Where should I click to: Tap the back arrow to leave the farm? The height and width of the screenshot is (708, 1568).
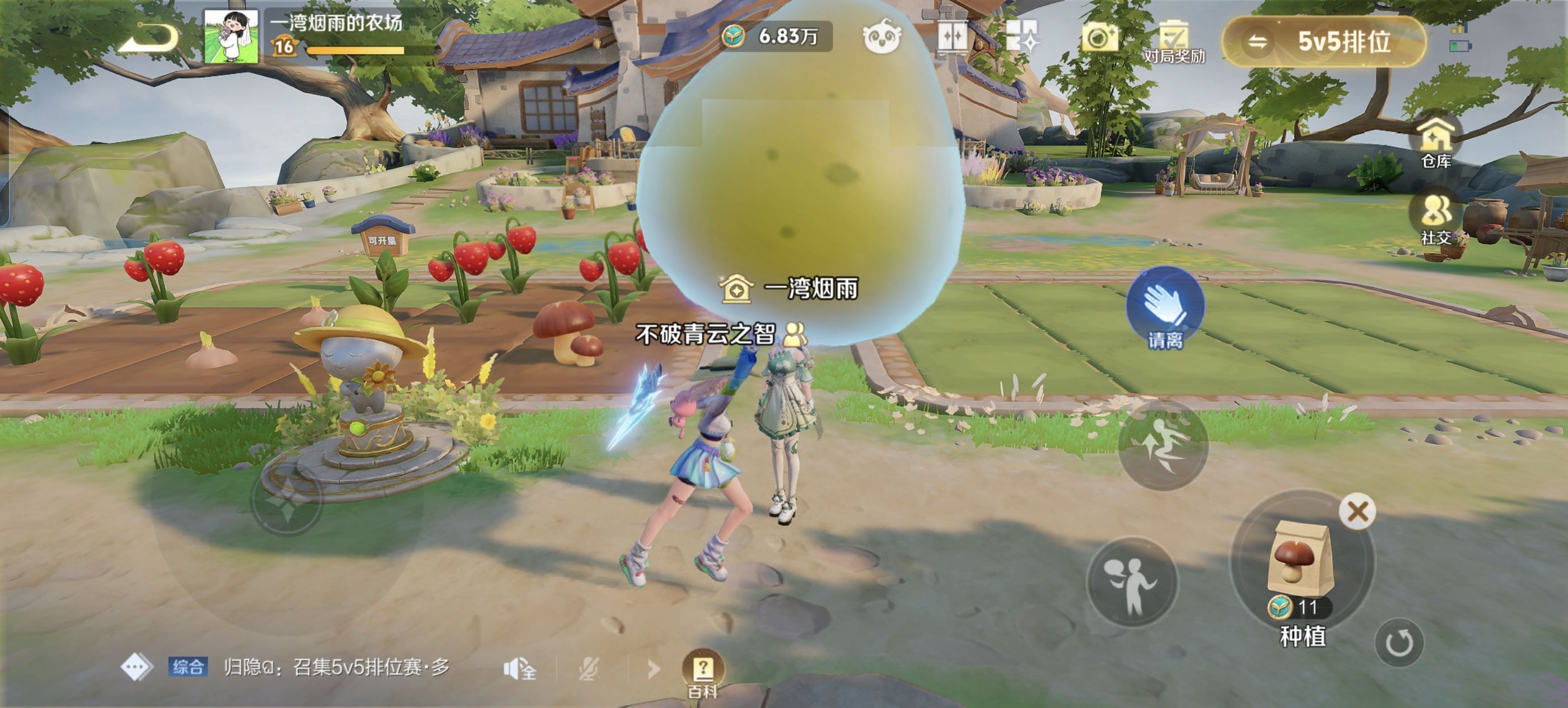(148, 38)
